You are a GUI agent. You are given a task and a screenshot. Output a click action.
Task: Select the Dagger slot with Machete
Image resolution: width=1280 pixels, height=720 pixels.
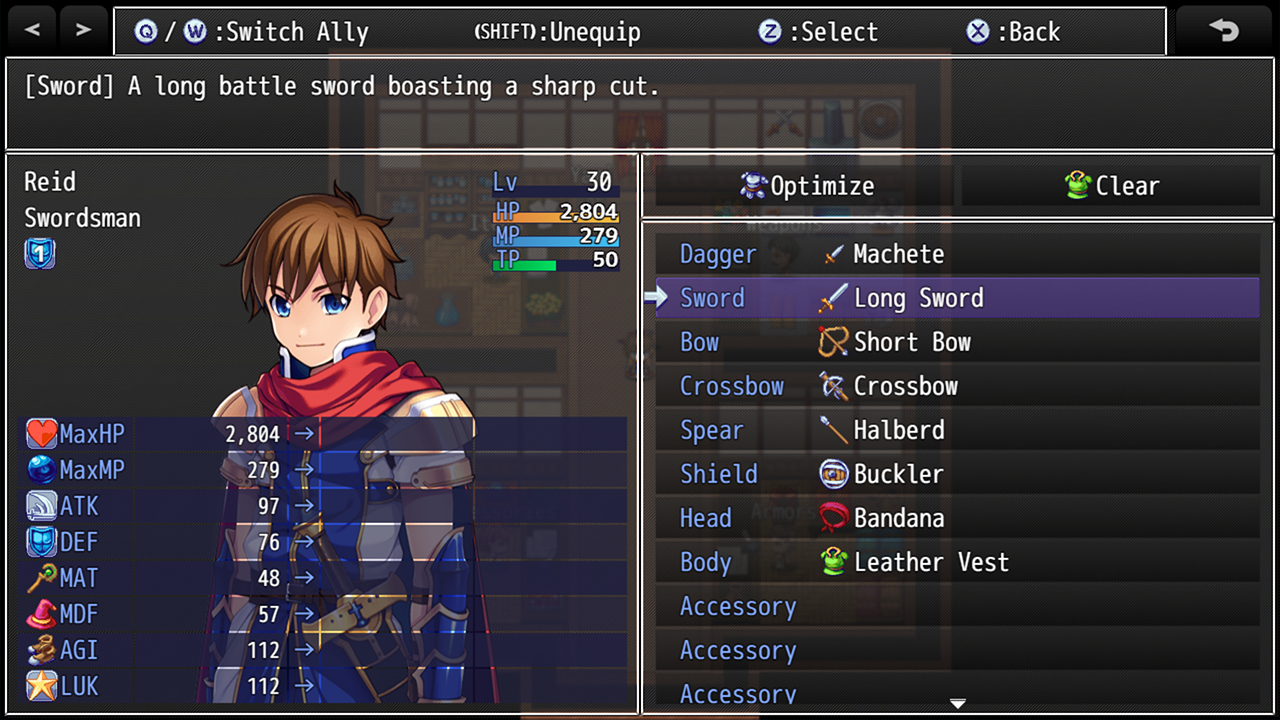tap(957, 254)
